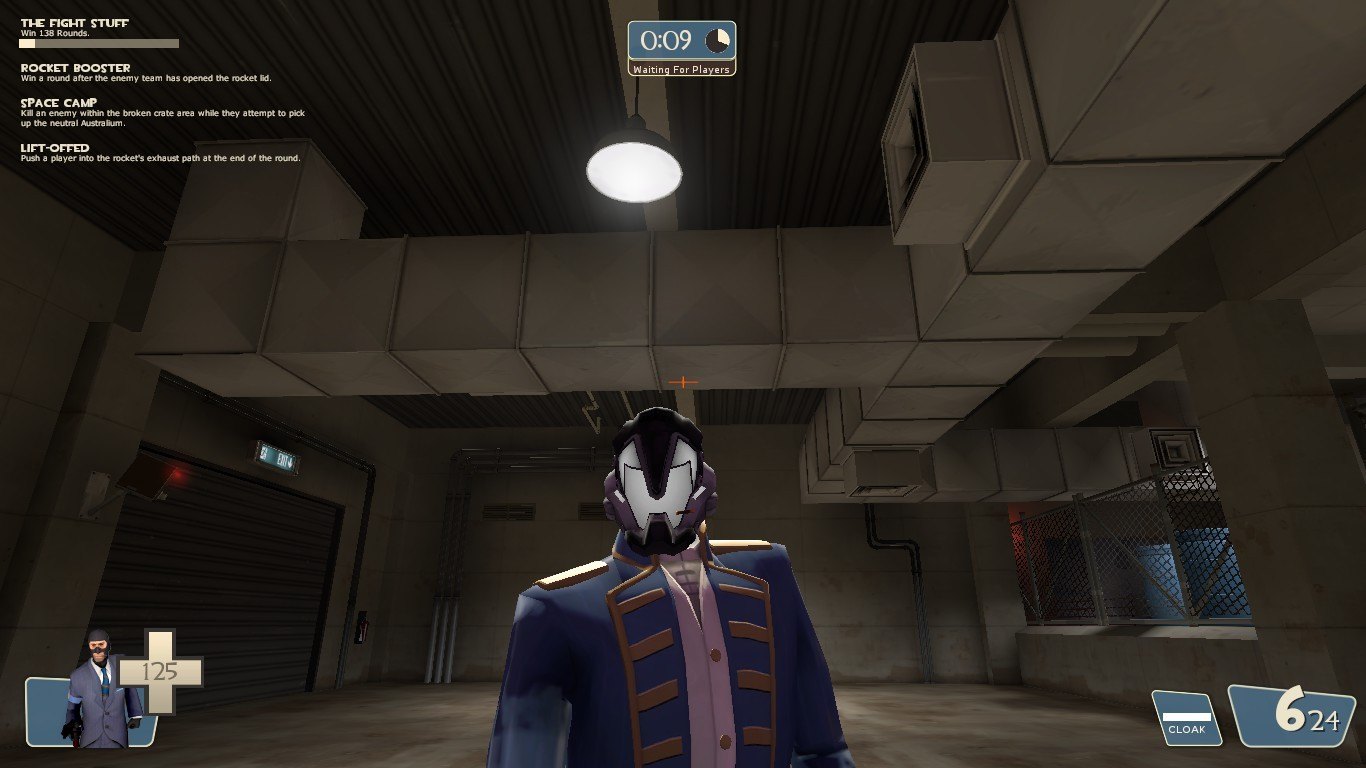Click the Spy class portrait
The height and width of the screenshot is (768, 1366).
(97, 690)
